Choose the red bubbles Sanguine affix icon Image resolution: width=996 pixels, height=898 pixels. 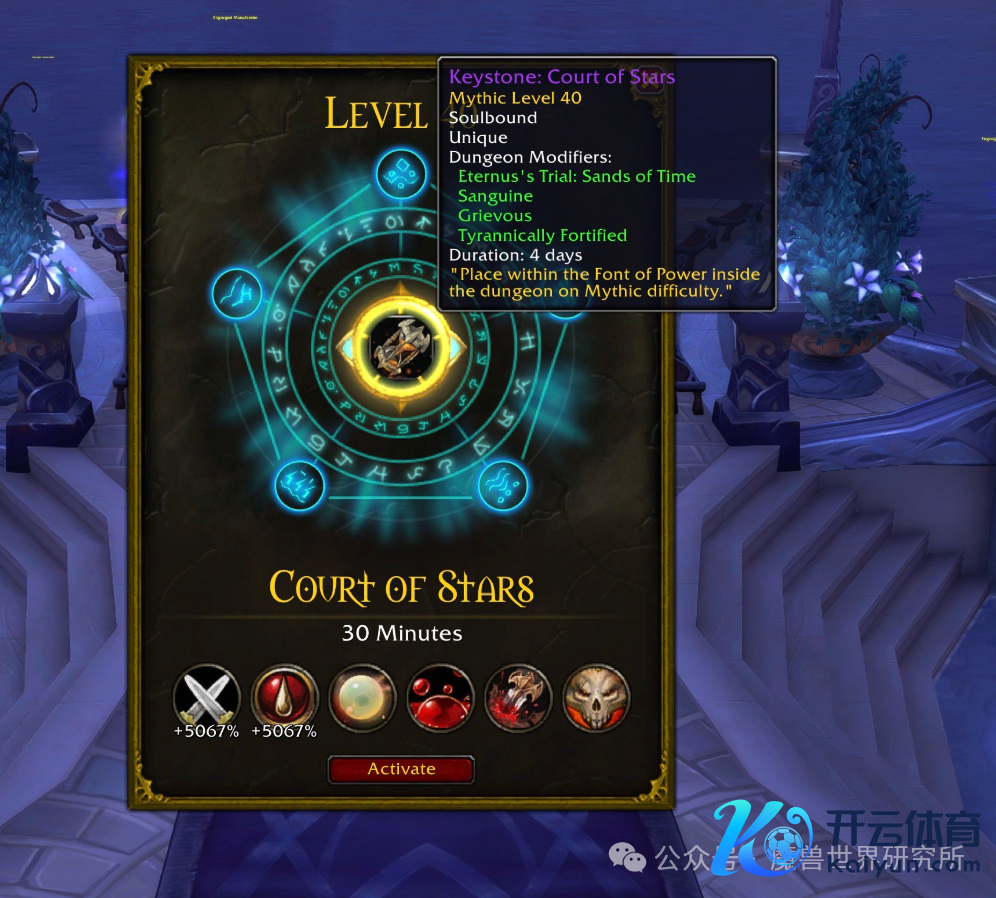tap(441, 696)
